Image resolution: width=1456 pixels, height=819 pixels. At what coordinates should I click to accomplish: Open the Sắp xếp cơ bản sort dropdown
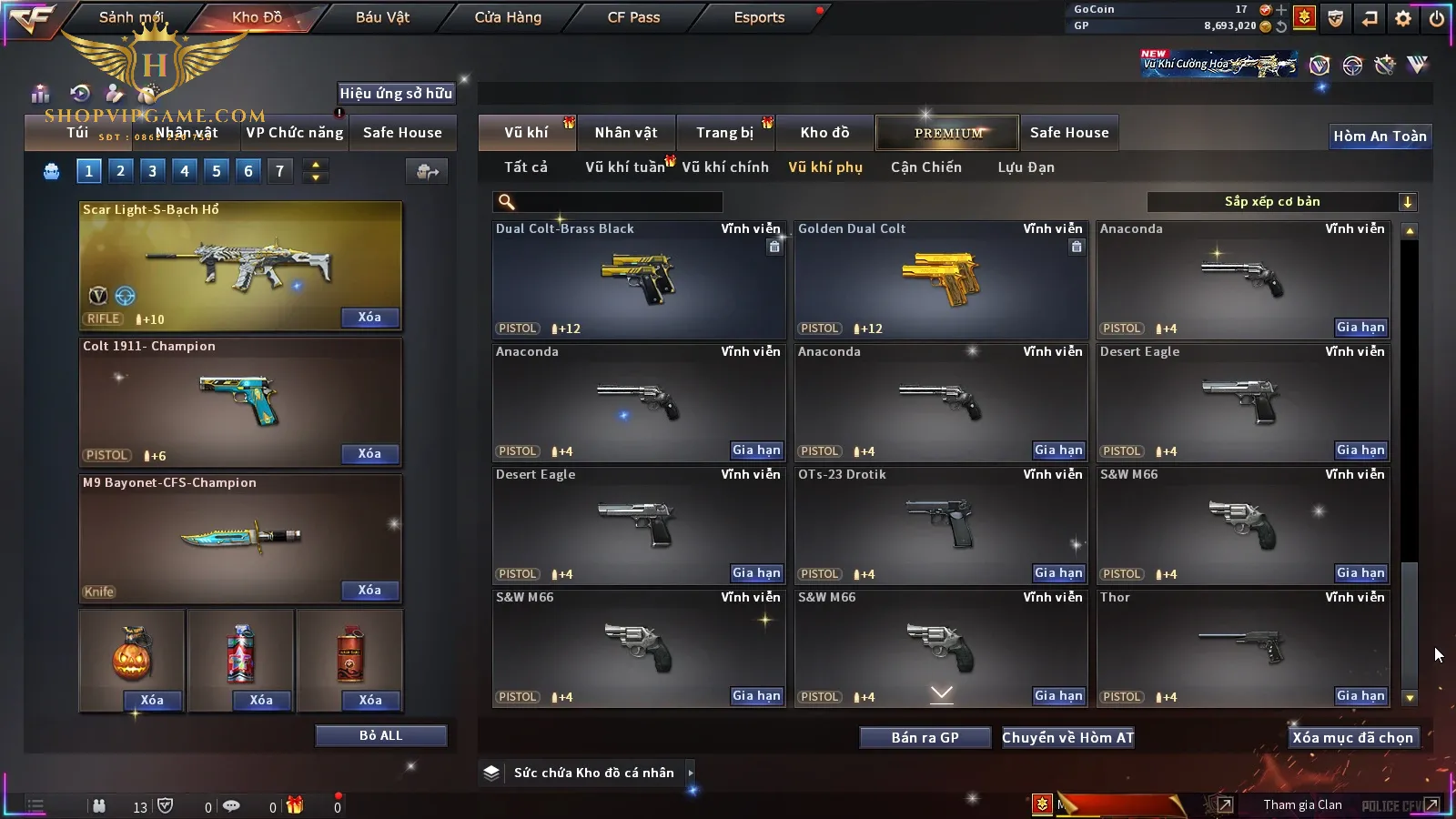(x=1281, y=202)
